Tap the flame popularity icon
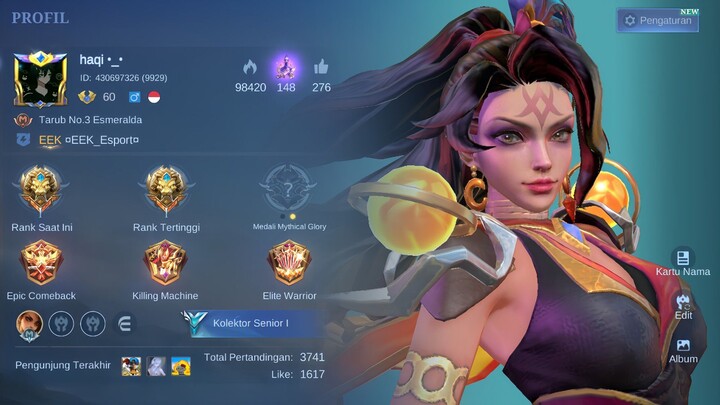Image resolution: width=720 pixels, height=405 pixels. [250, 68]
